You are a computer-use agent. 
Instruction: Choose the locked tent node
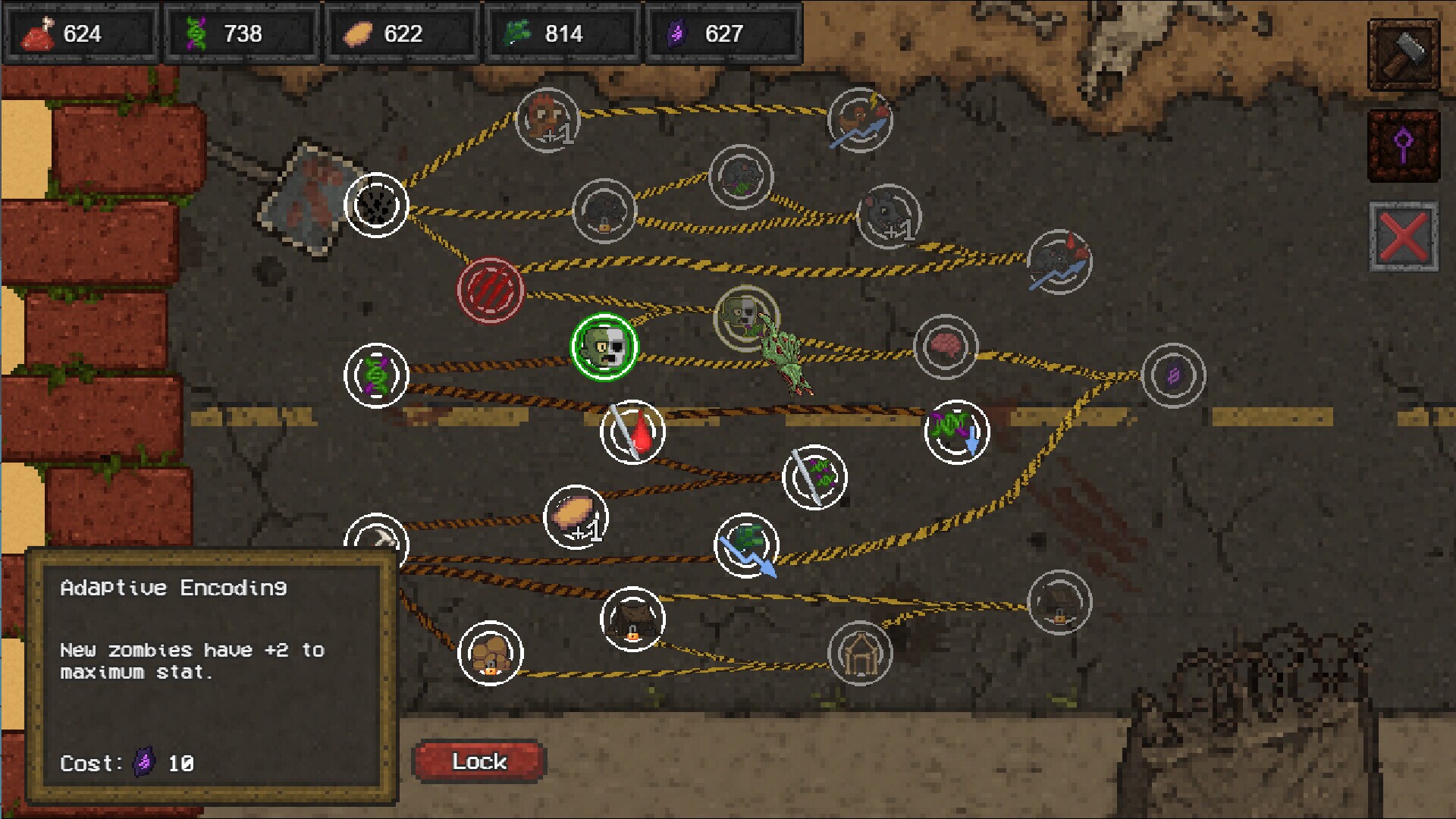(x=632, y=619)
